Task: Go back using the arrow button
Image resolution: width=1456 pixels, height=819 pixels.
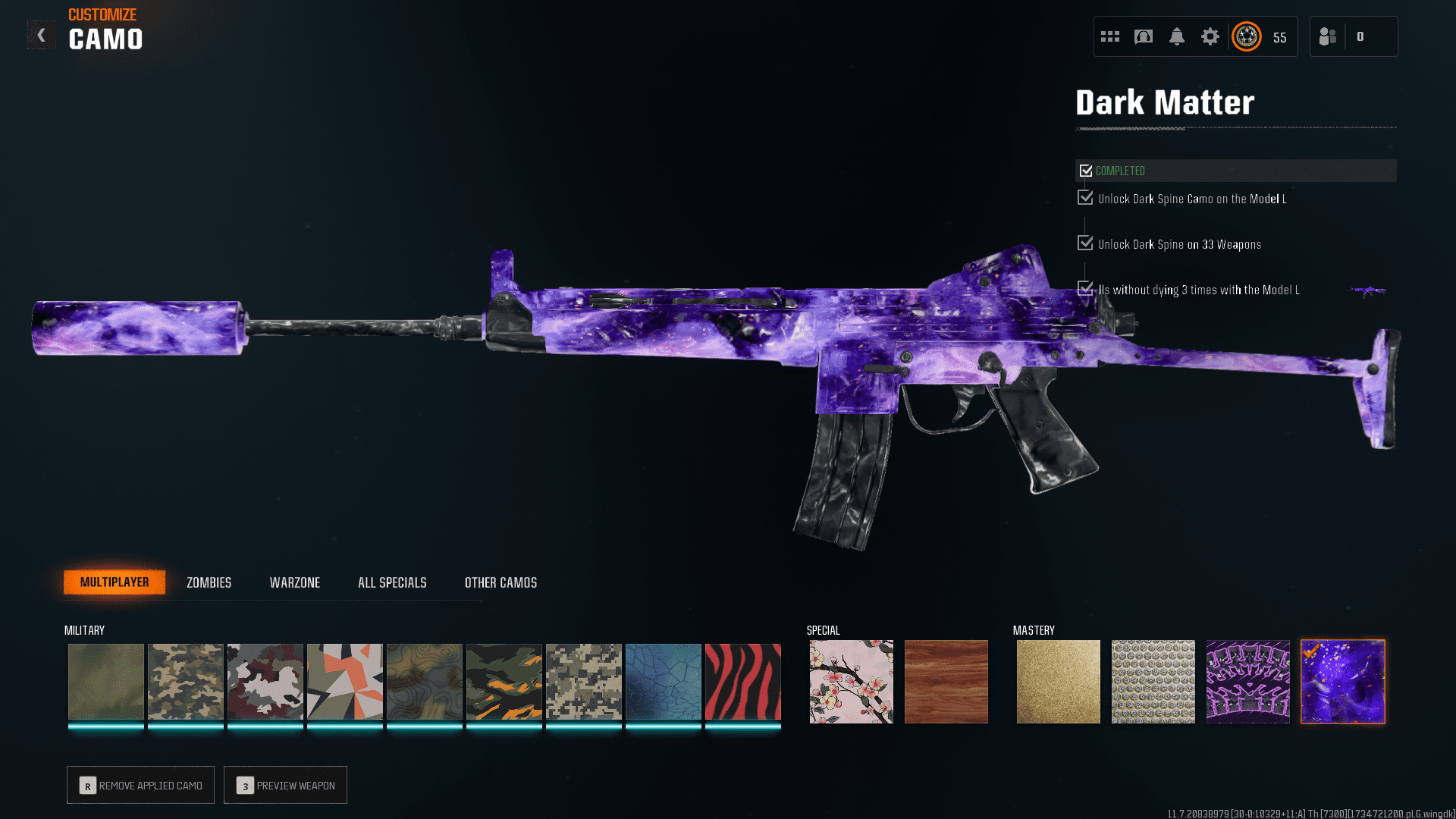Action: point(42,35)
